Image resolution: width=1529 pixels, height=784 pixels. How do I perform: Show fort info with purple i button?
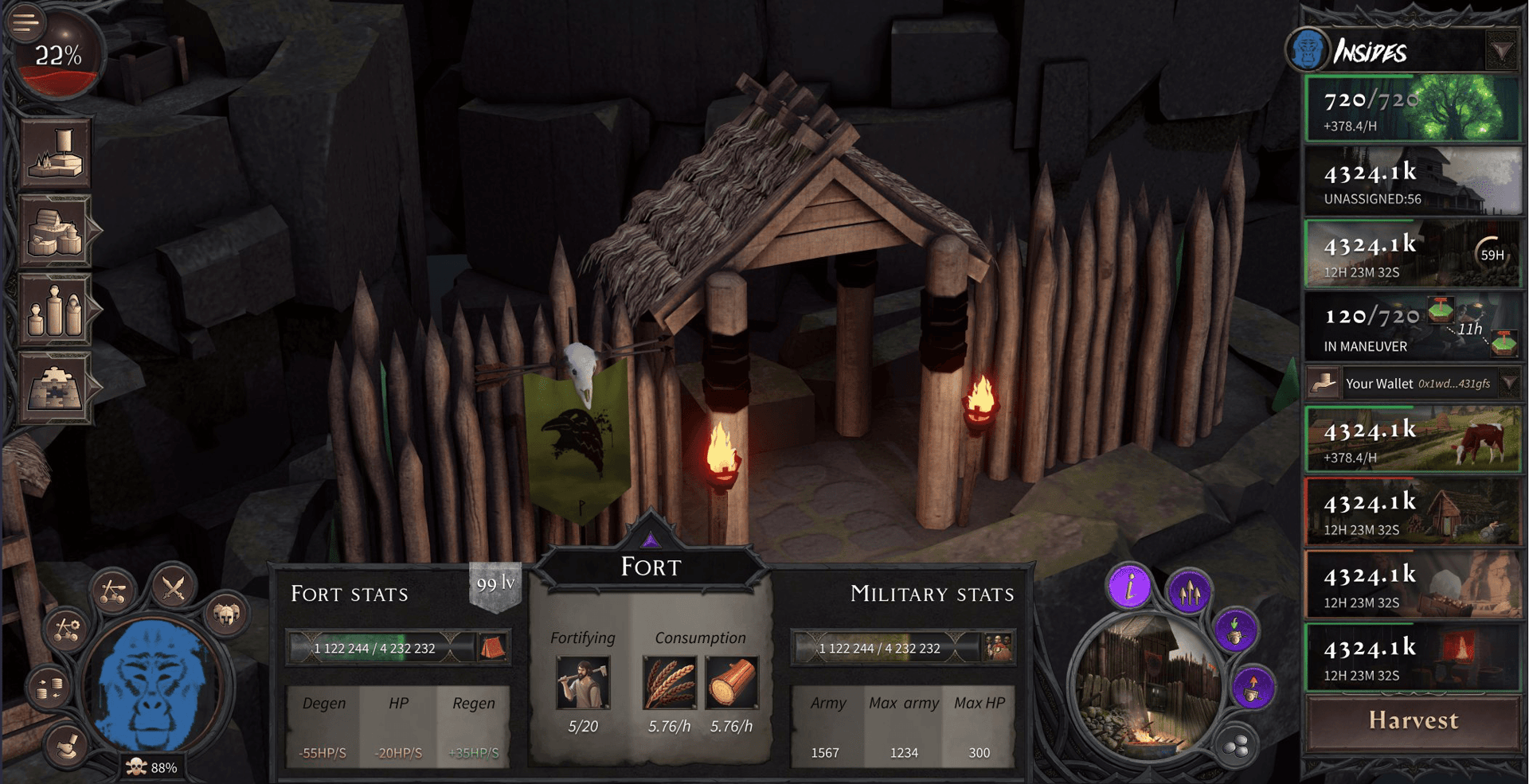1130,588
